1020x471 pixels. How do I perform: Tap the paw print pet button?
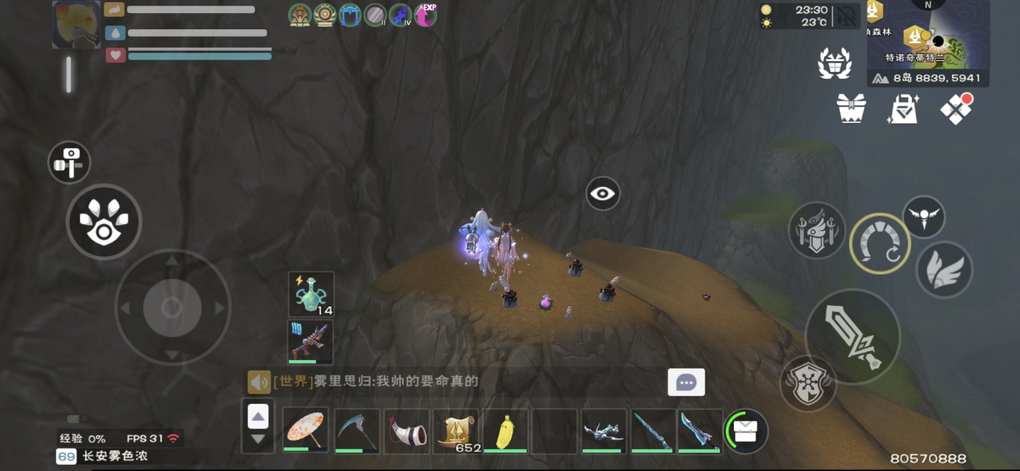pyautogui.click(x=104, y=222)
